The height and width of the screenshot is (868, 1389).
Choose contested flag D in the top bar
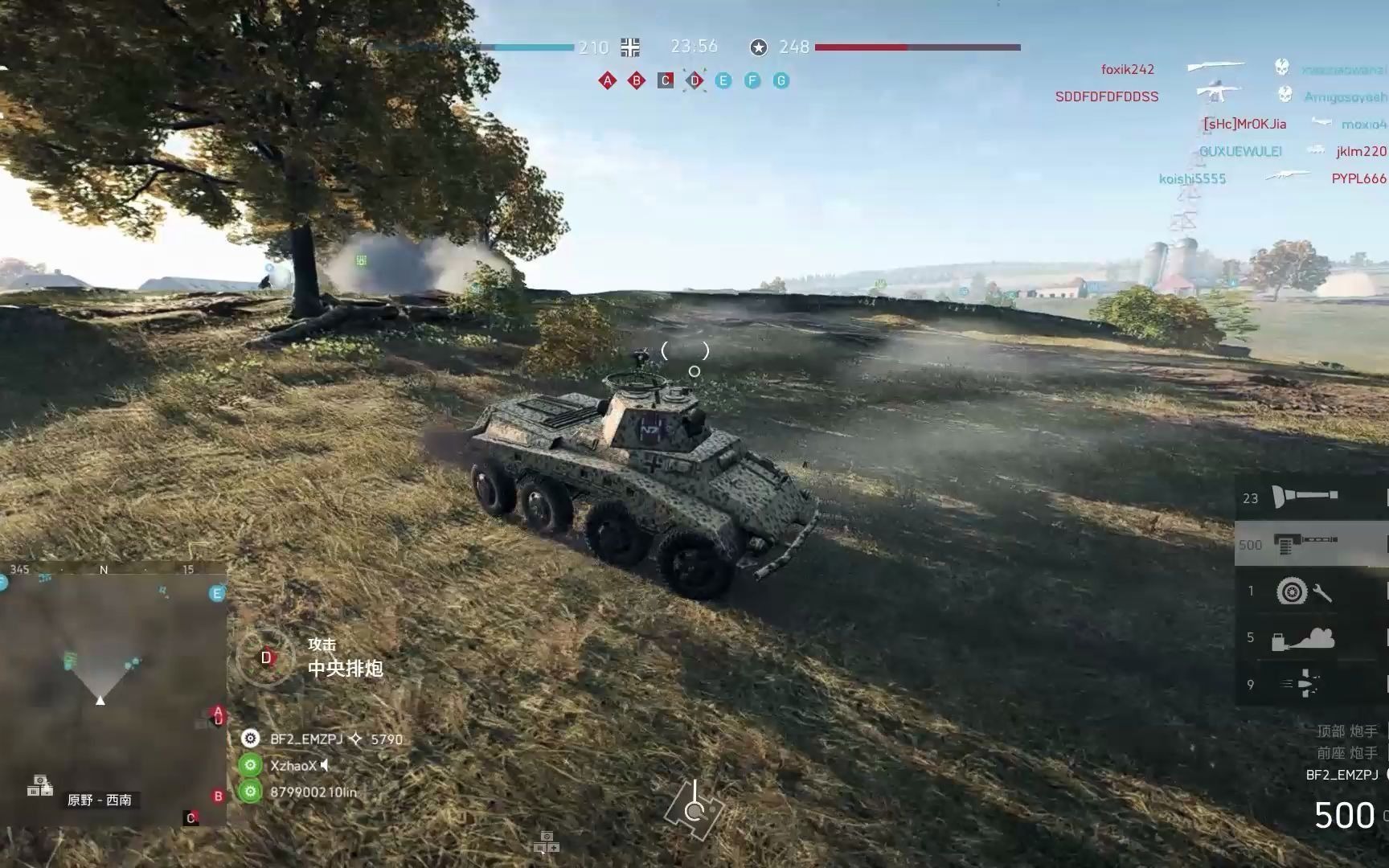694,80
